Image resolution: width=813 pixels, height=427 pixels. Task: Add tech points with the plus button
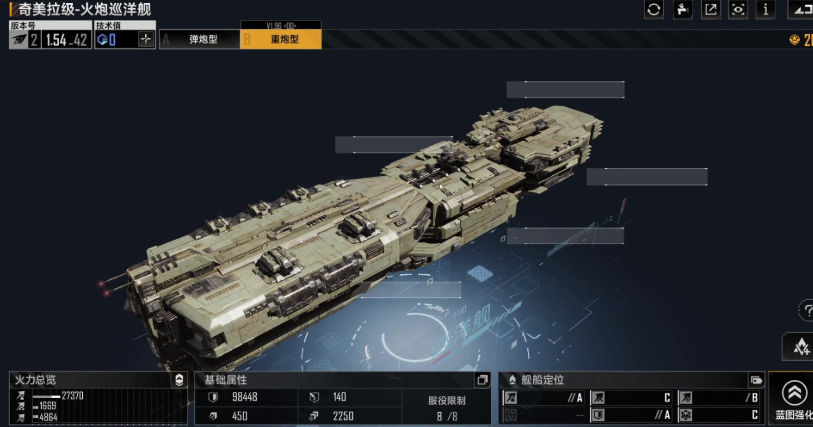point(146,40)
